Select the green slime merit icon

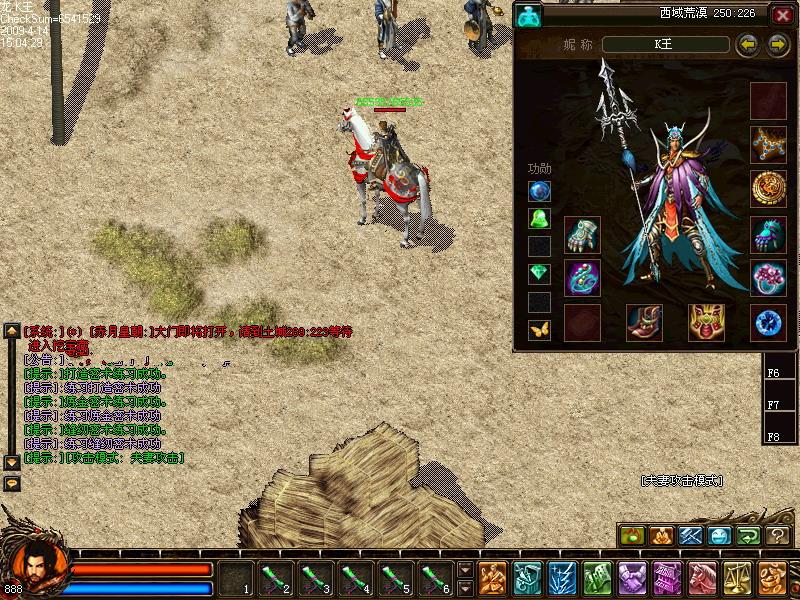(x=540, y=218)
